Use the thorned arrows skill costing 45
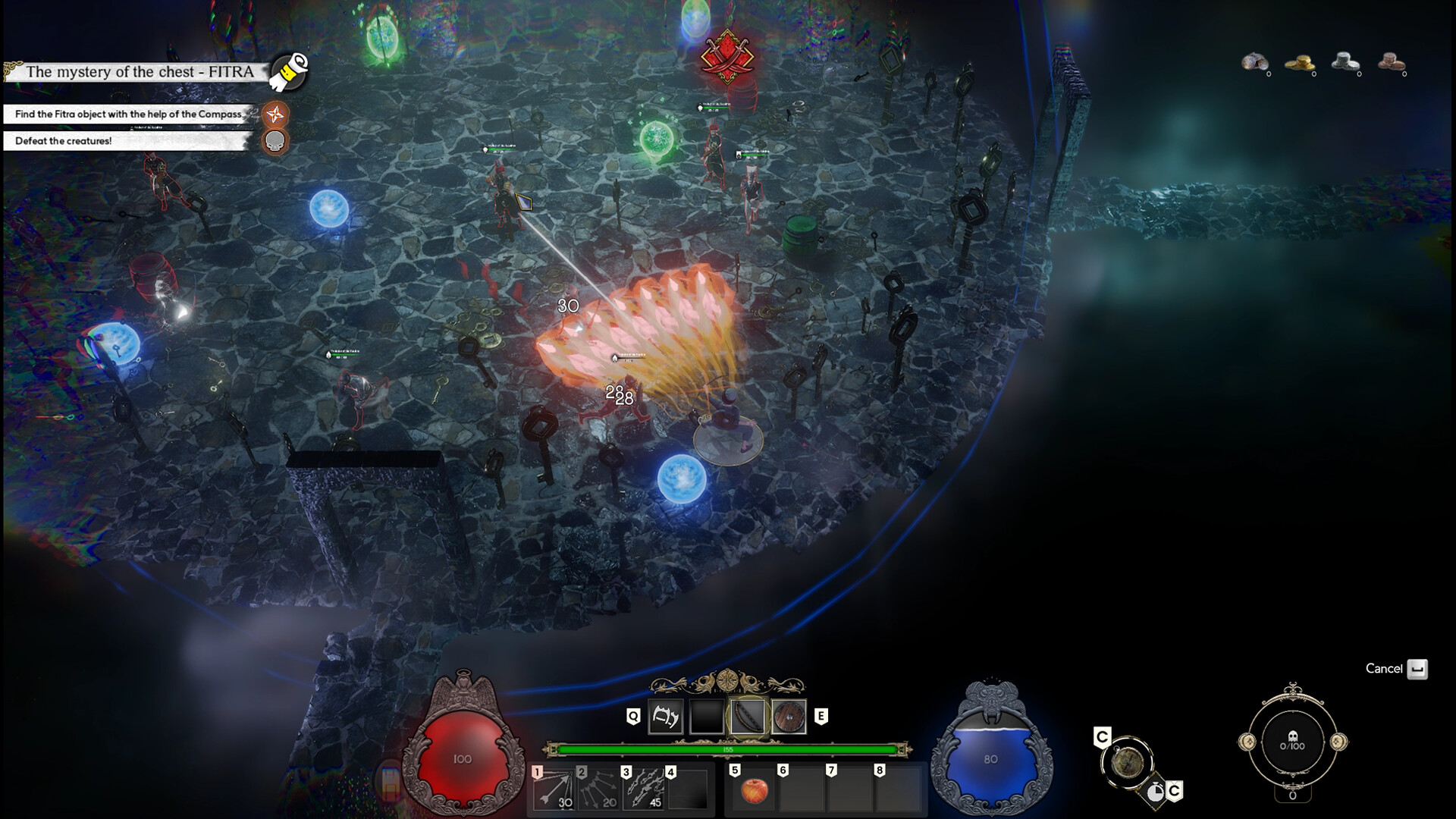Viewport: 1456px width, 819px height. pyautogui.click(x=642, y=789)
